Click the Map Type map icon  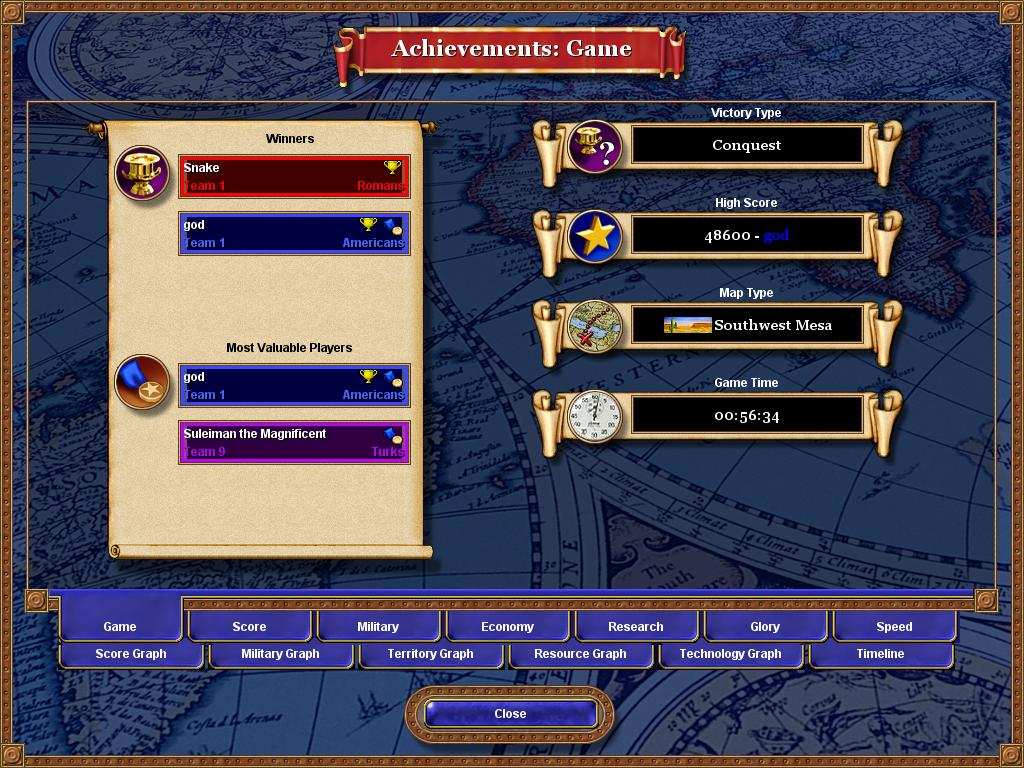click(595, 326)
